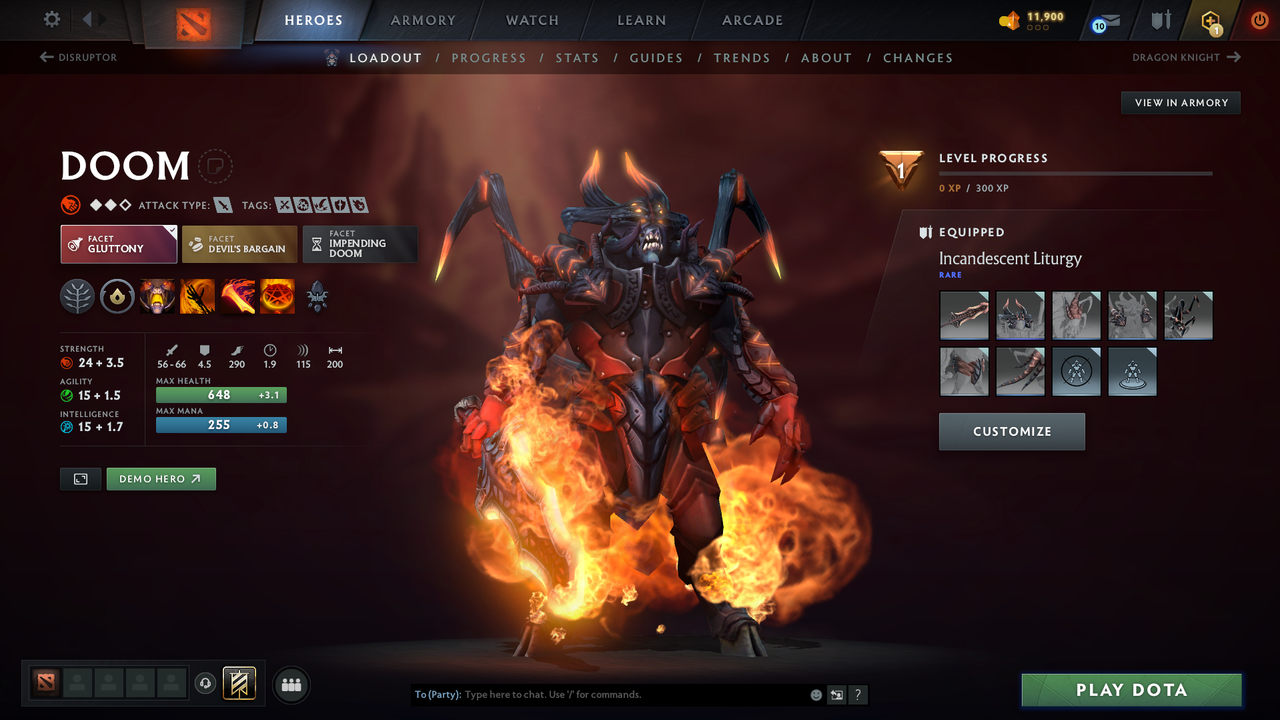Image resolution: width=1280 pixels, height=720 pixels.
Task: Click the emoticon picker beside the chat box
Action: pos(815,694)
